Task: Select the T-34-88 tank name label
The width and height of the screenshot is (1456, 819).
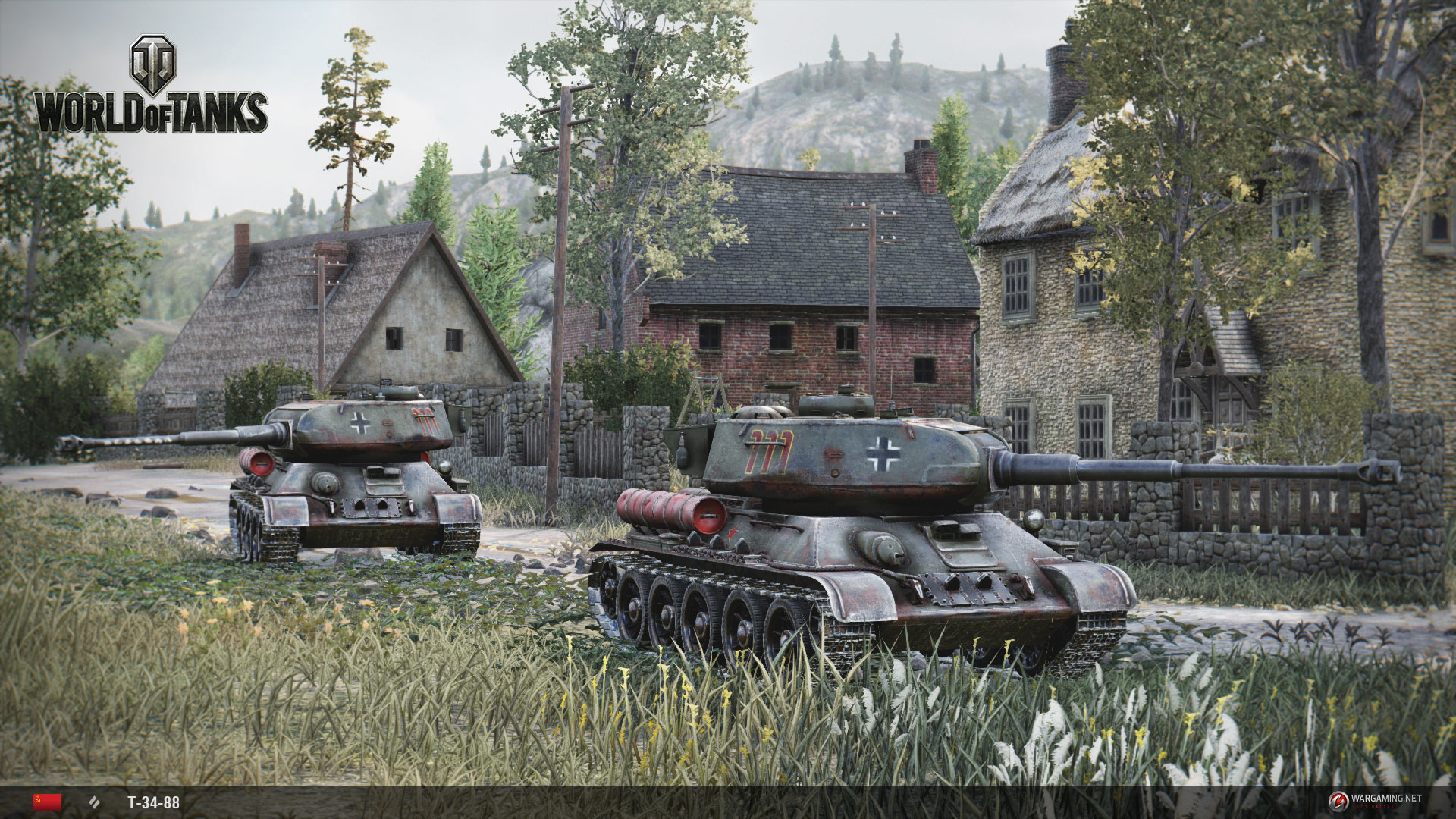Action: click(153, 802)
